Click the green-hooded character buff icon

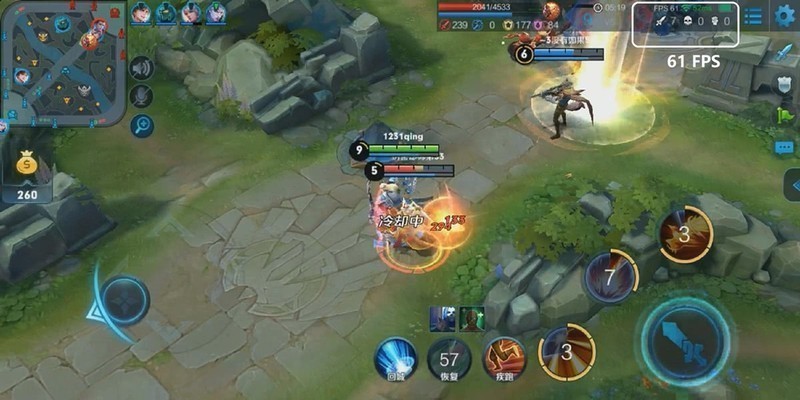[471, 319]
